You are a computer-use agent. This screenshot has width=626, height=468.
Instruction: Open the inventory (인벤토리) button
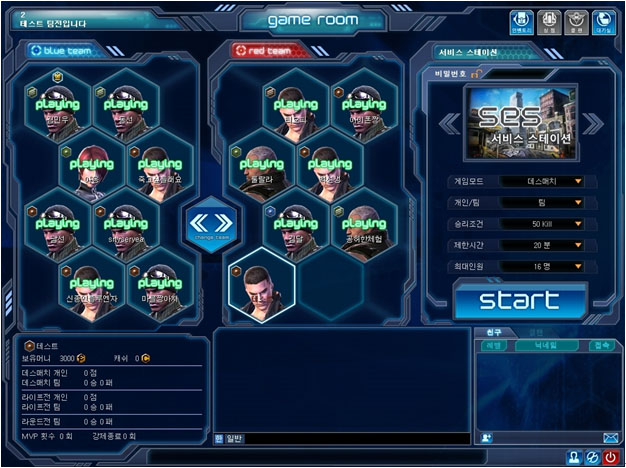(x=520, y=21)
